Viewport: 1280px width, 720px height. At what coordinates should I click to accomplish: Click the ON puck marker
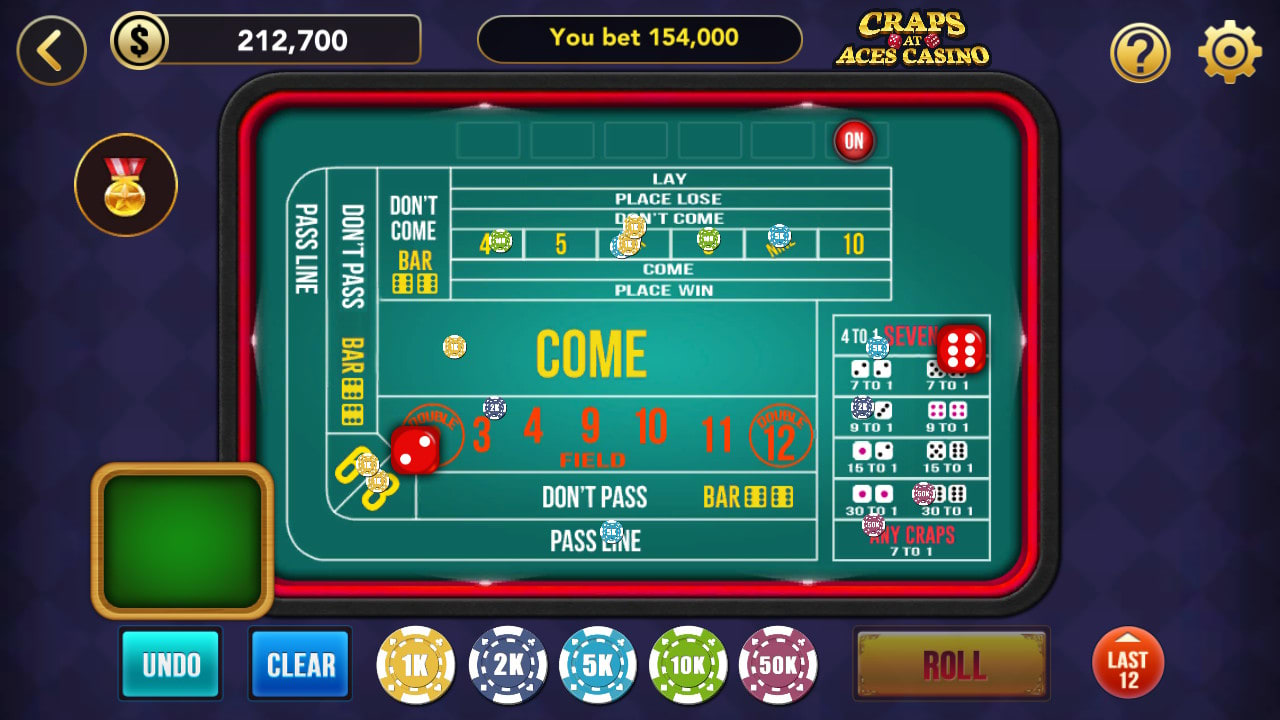click(854, 141)
